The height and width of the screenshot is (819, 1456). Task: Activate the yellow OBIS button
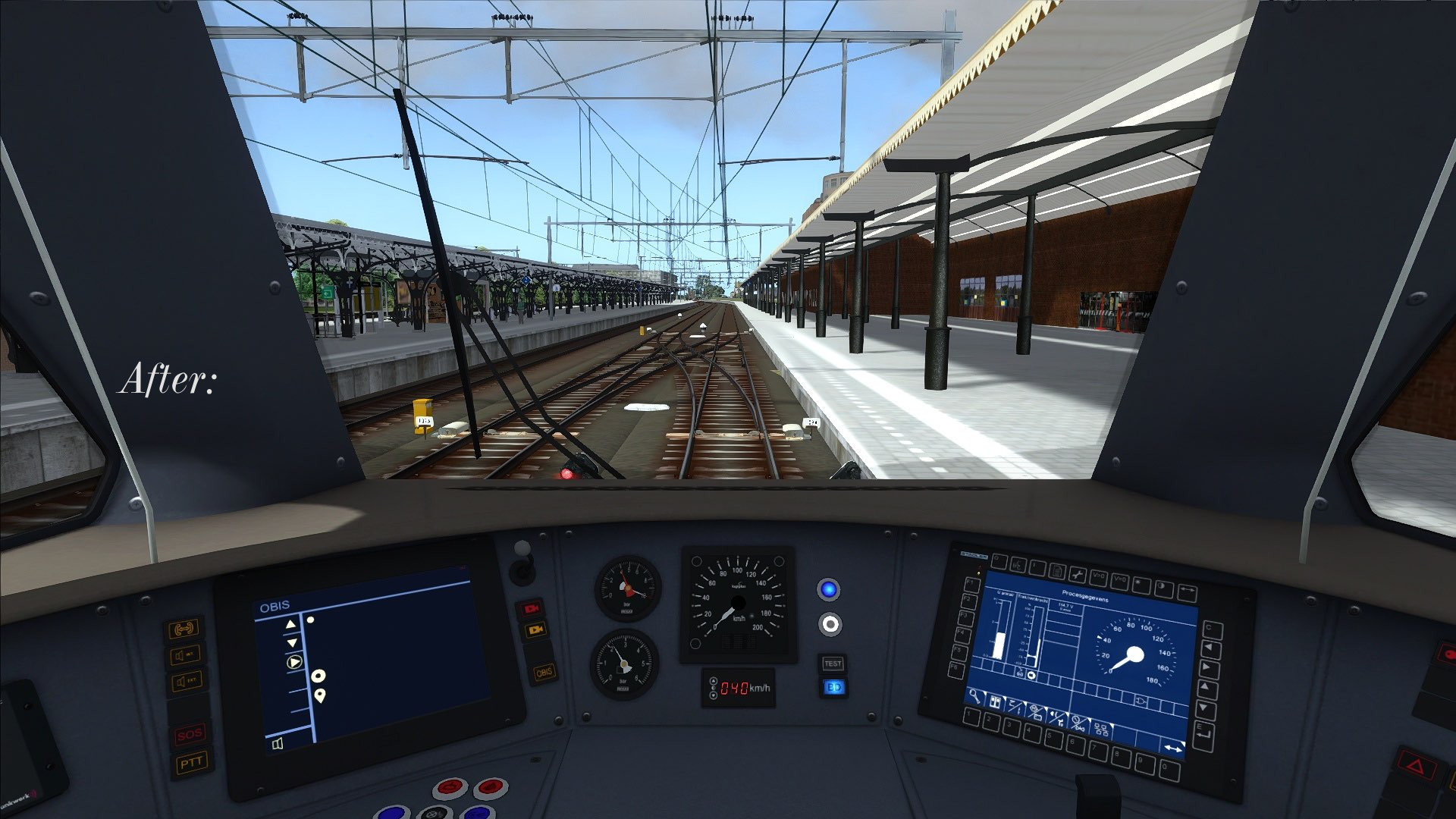[544, 673]
